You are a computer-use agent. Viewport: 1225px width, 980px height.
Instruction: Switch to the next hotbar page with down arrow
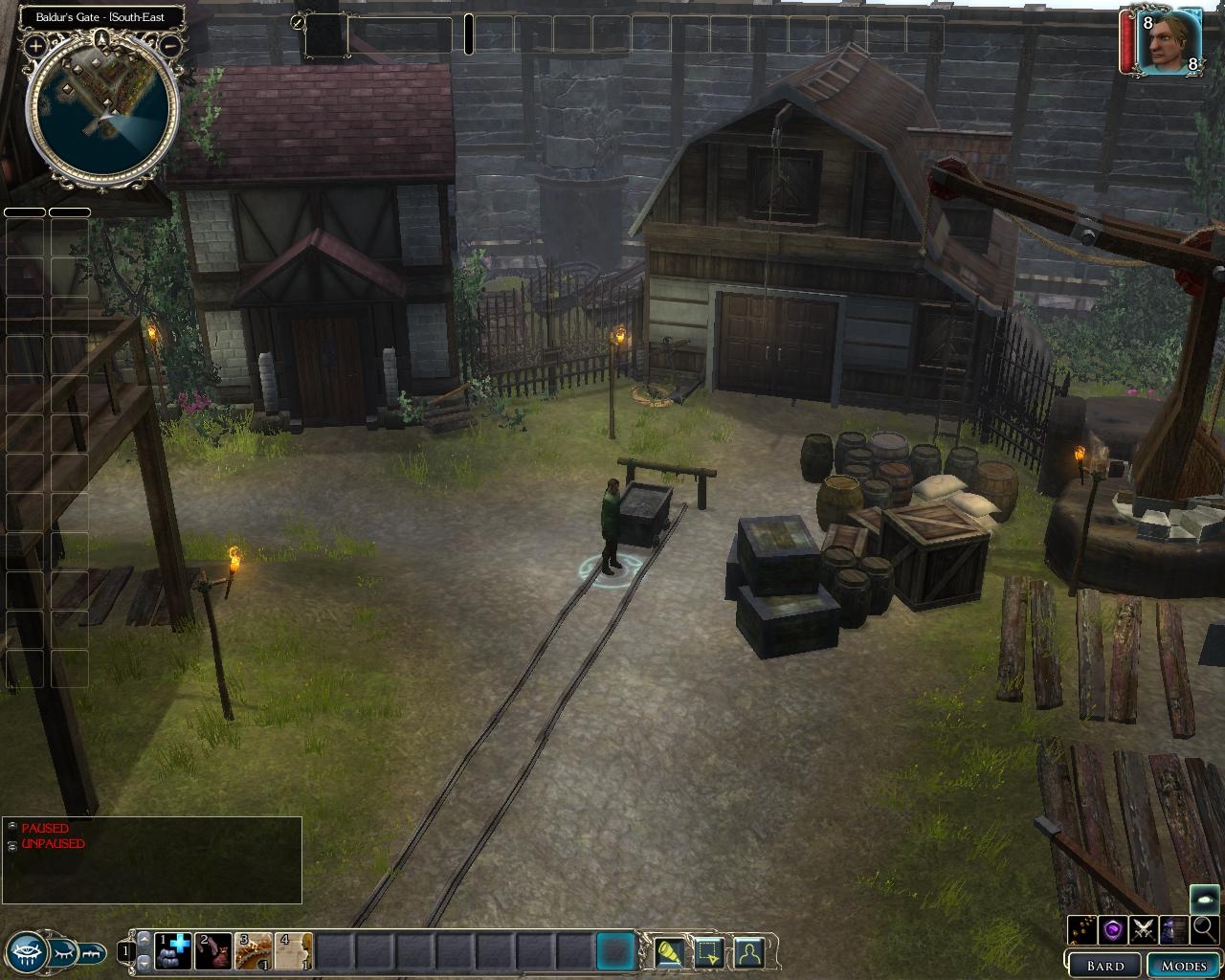click(x=145, y=962)
